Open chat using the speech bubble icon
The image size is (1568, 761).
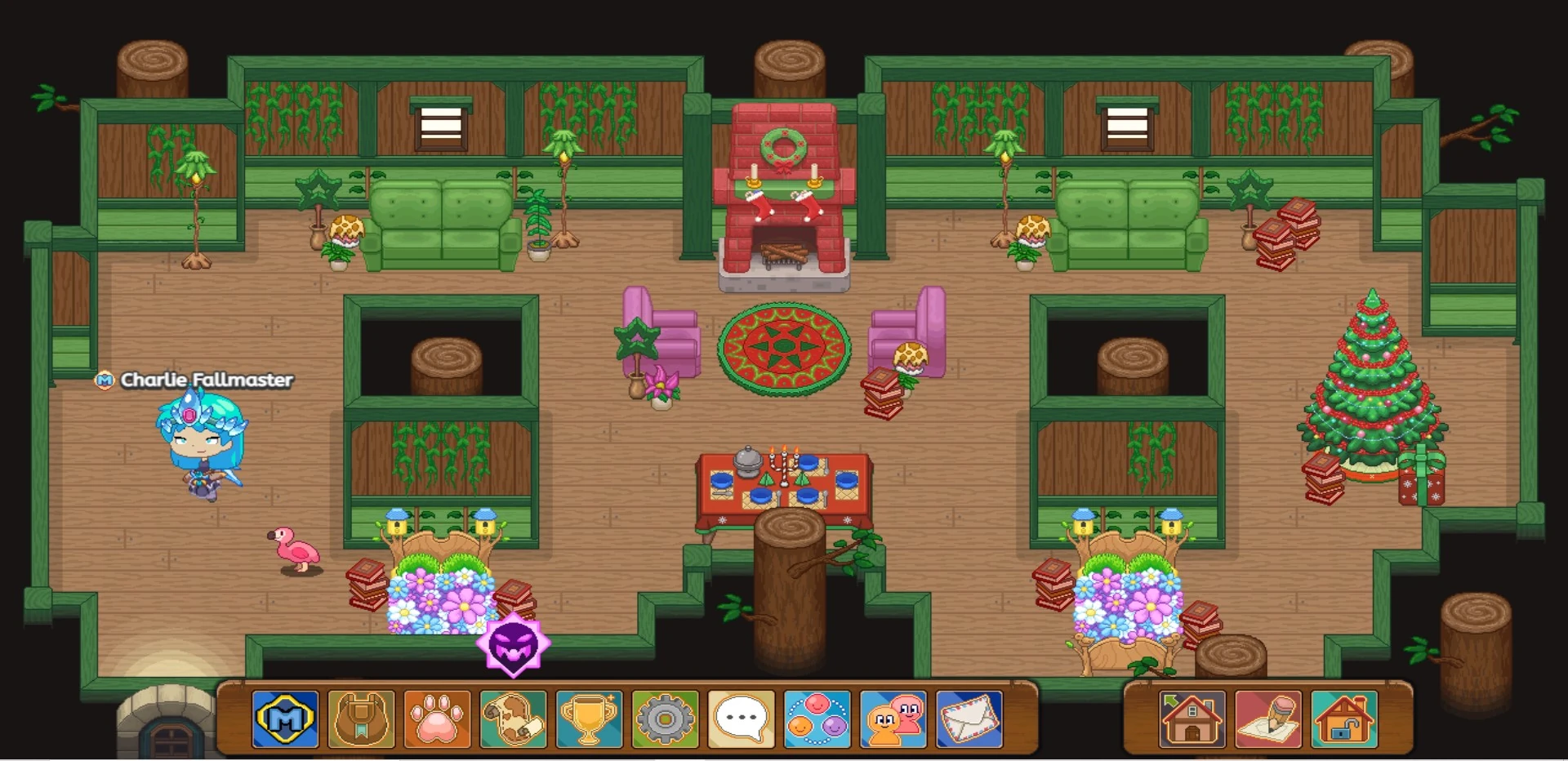click(743, 720)
